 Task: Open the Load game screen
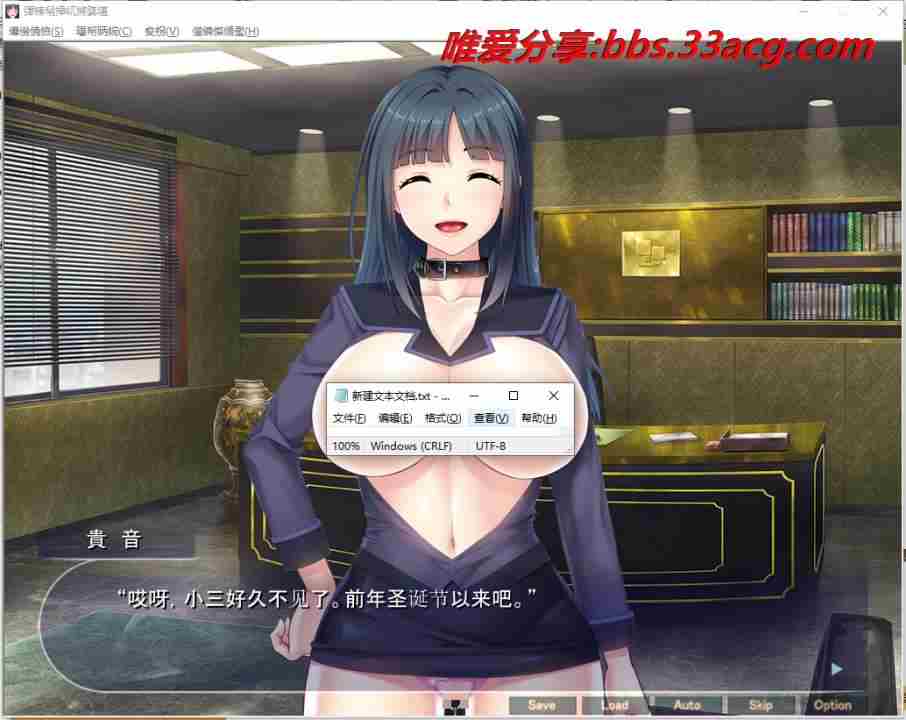tap(614, 705)
